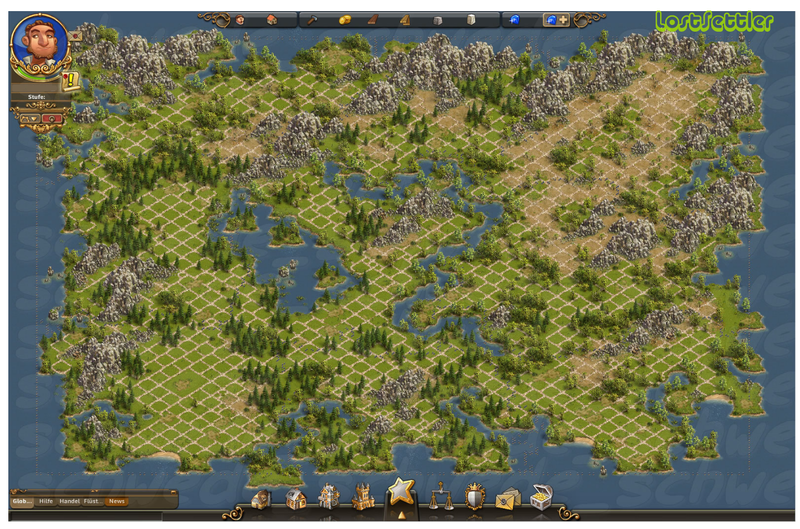The height and width of the screenshot is (529, 800).
Task: Switch to the Hilfe chat tab
Action: coord(46,500)
